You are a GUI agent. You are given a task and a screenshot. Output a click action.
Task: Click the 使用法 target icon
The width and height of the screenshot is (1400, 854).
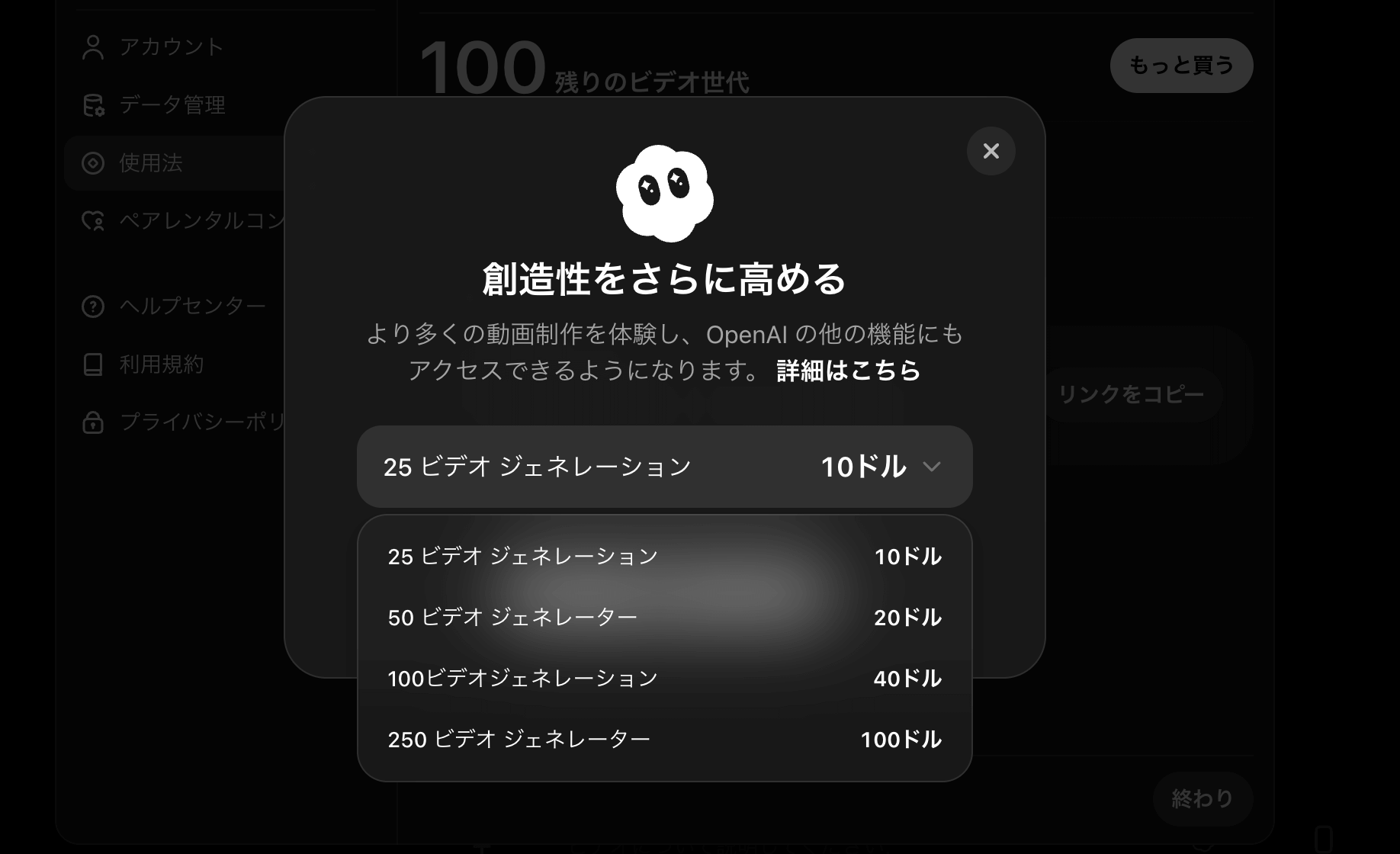92,162
